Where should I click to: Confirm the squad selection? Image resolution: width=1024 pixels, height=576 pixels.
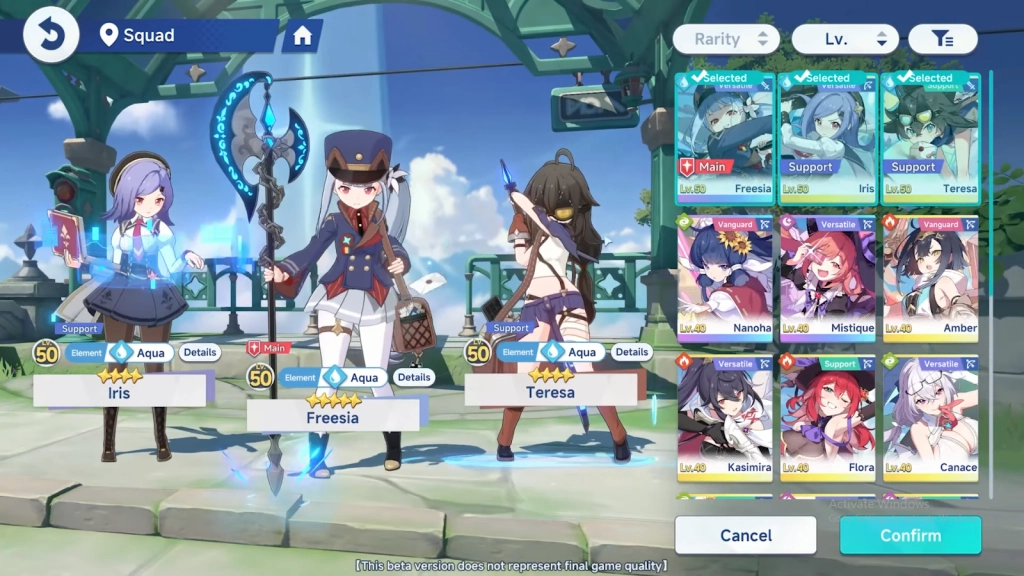pyautogui.click(x=910, y=535)
